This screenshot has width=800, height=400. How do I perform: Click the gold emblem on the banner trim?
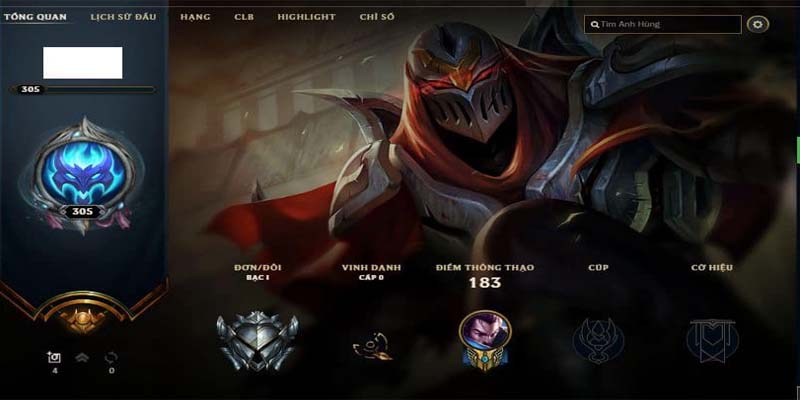(x=83, y=318)
